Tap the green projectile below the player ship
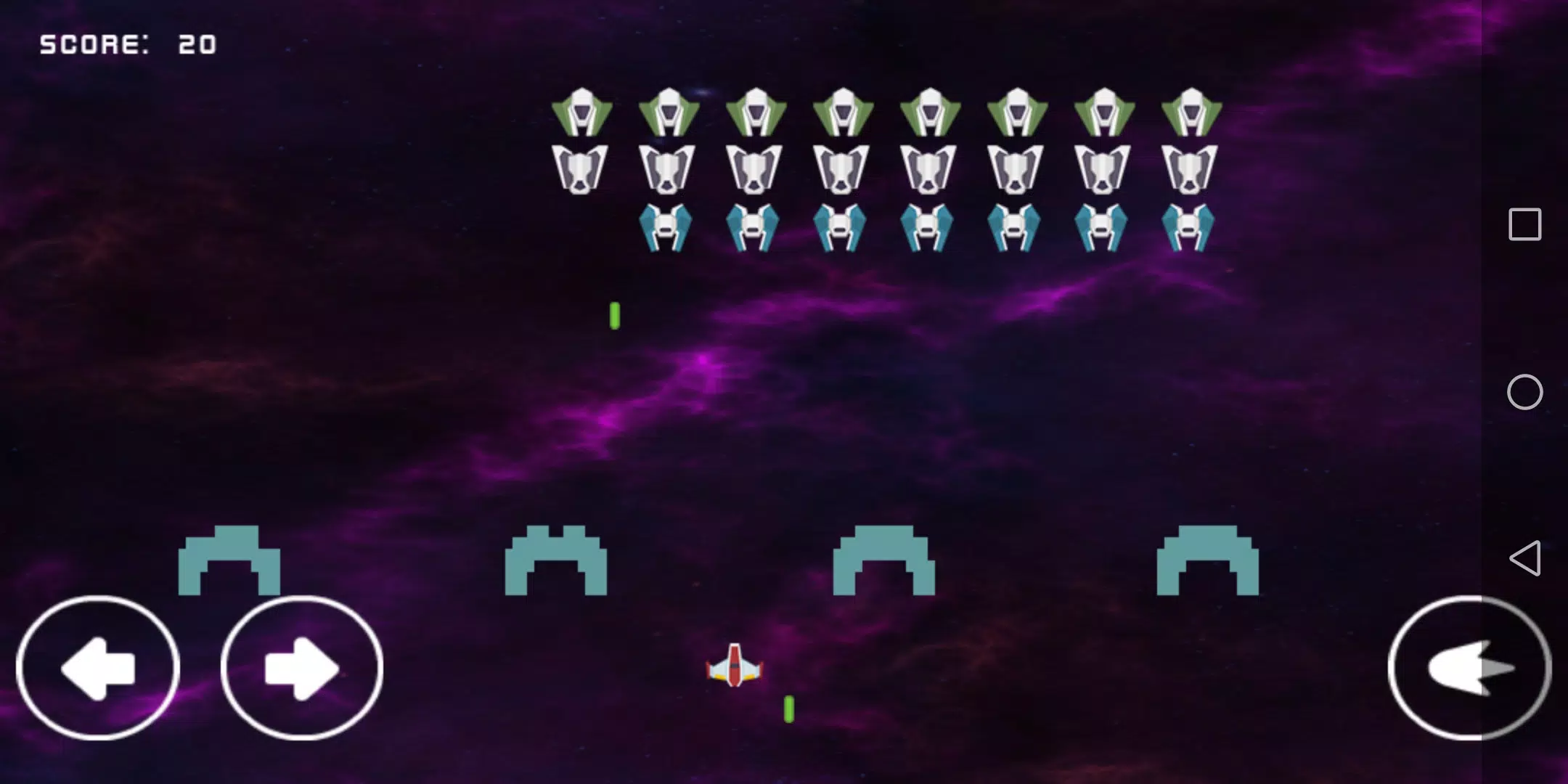 click(788, 708)
